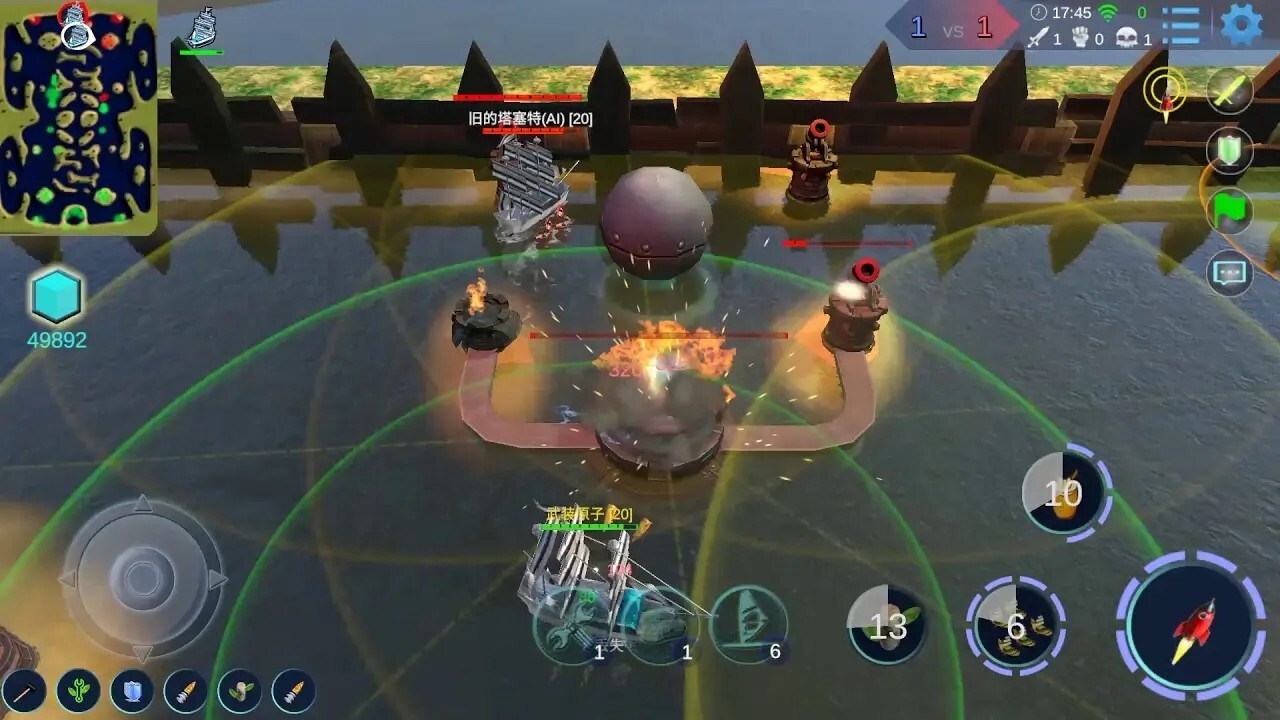Select the hammer ability icon
1280x720 pixels.
(x=27, y=690)
